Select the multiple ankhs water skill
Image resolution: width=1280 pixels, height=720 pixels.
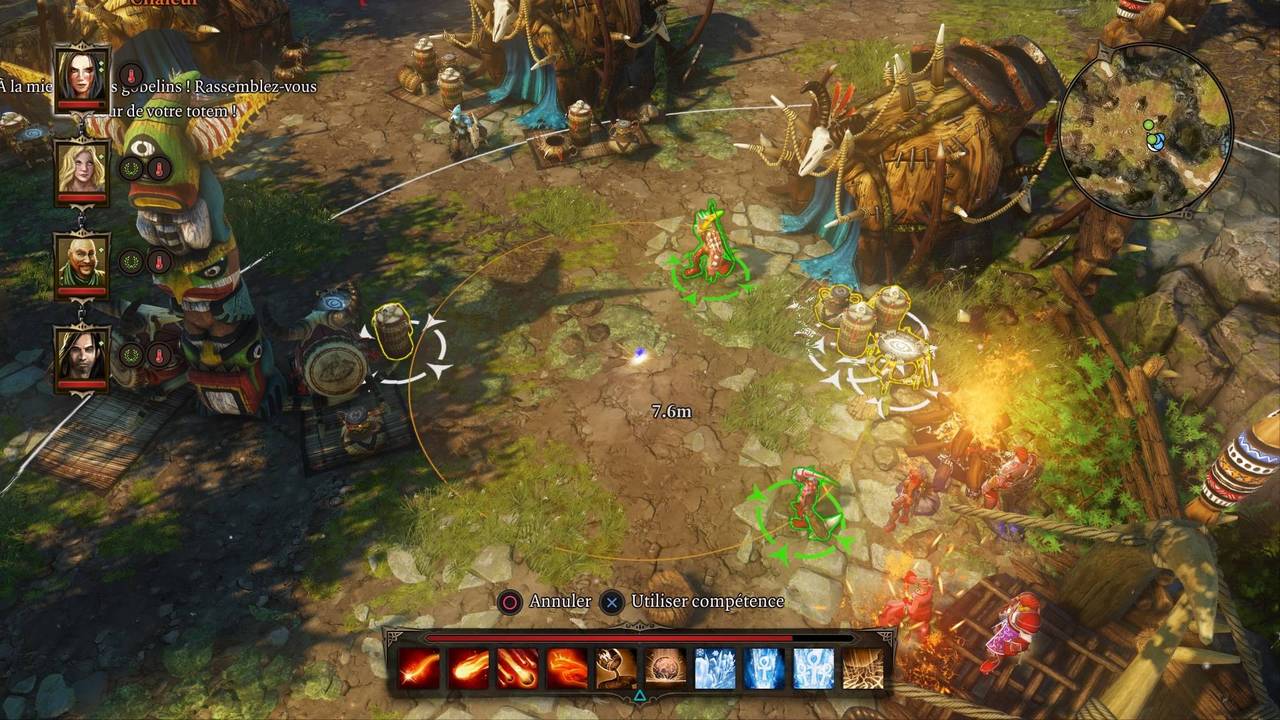[813, 669]
